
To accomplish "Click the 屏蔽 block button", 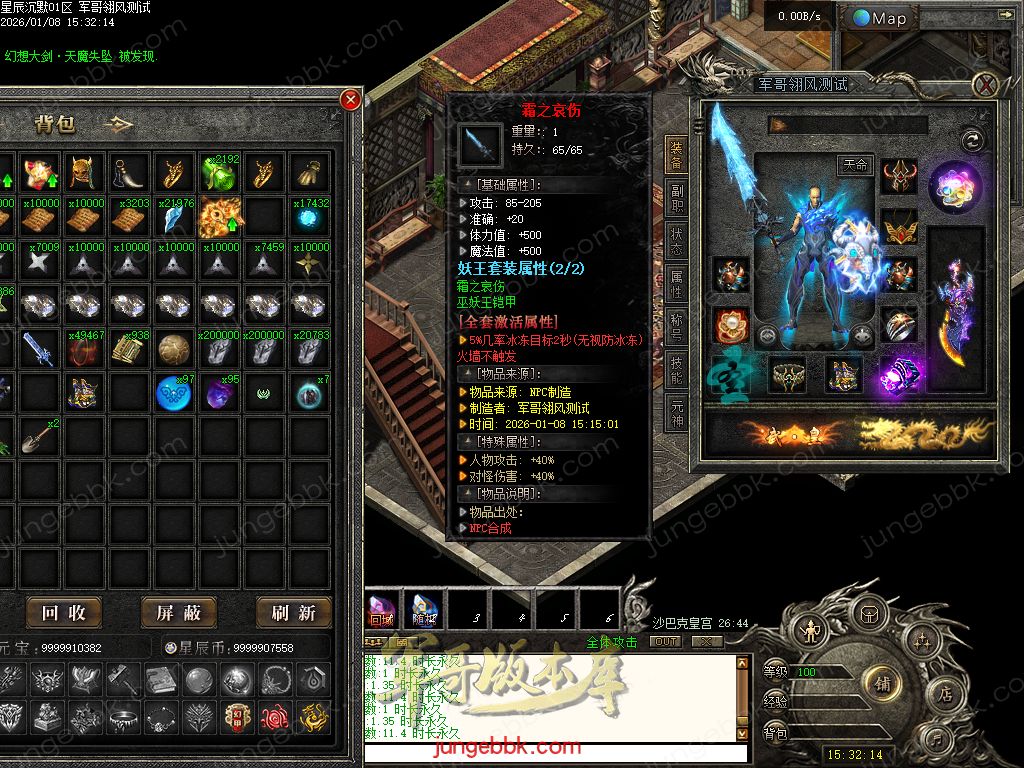I will [x=178, y=612].
